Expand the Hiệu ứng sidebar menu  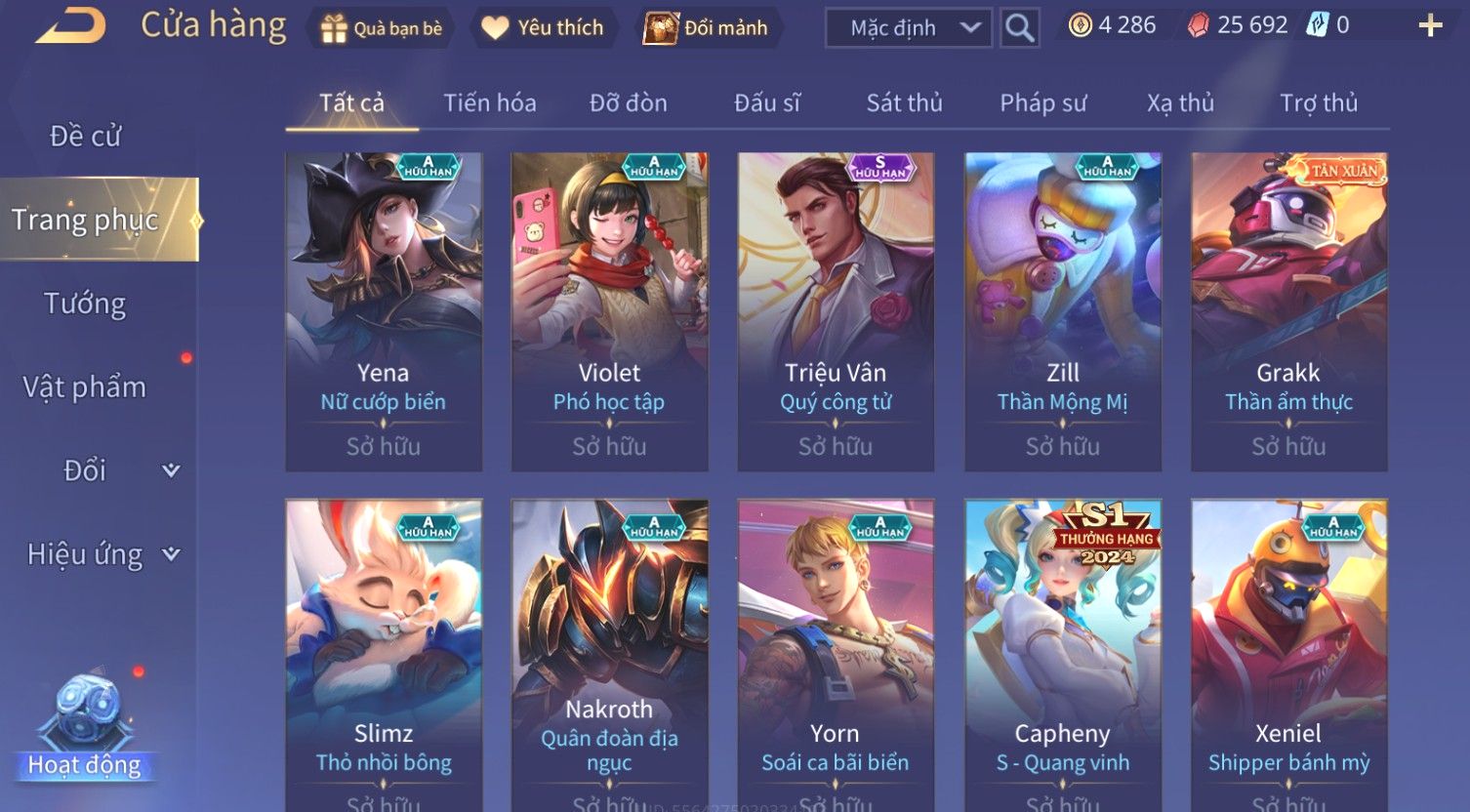(x=102, y=554)
